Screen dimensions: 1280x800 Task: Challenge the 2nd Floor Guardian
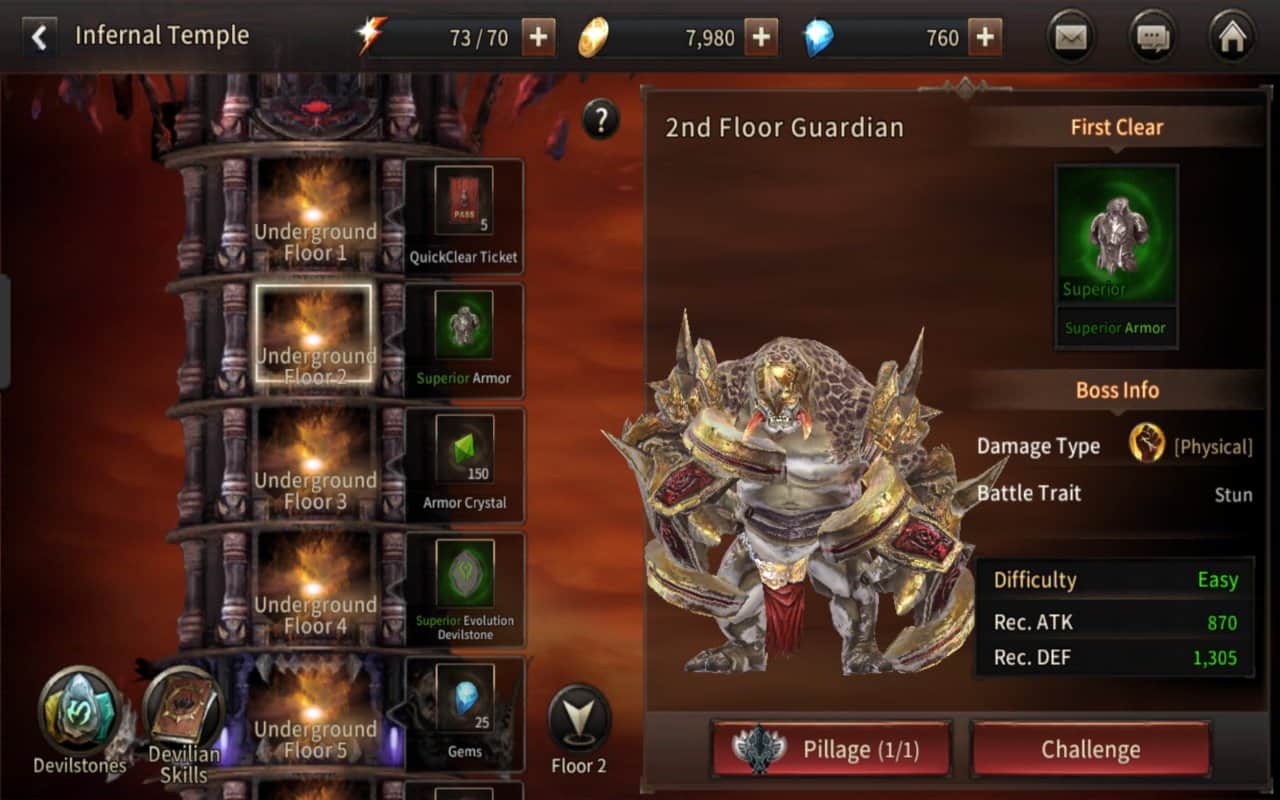(1090, 749)
